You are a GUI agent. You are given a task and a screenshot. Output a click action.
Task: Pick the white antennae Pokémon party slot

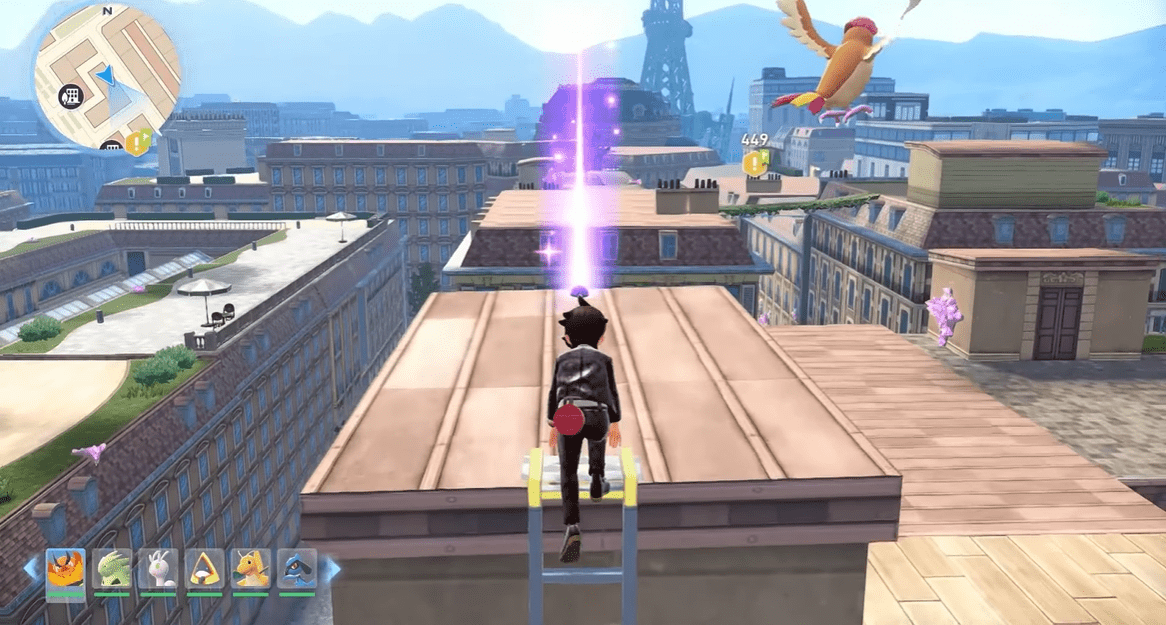point(158,568)
